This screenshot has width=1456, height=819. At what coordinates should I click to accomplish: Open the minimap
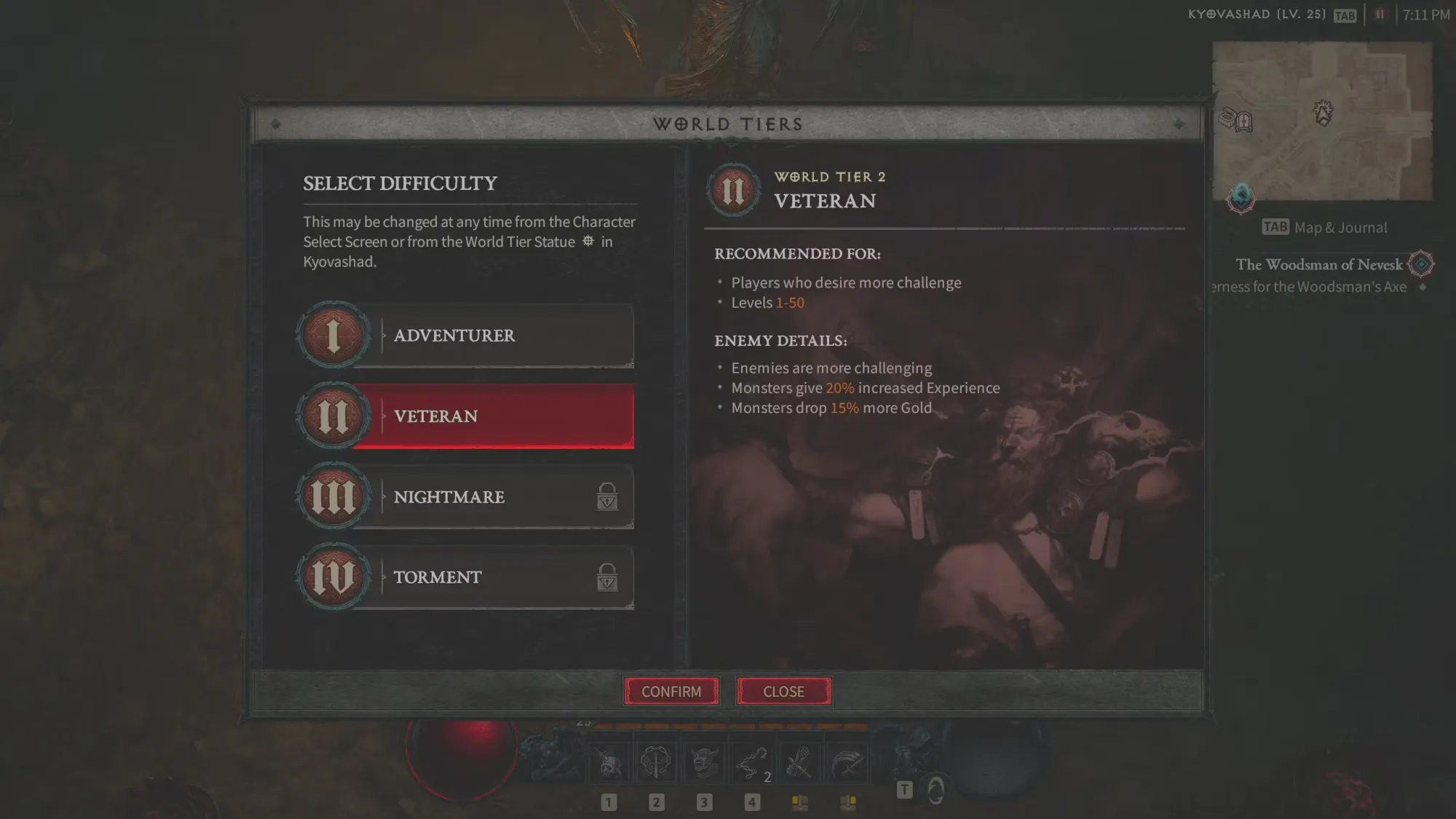click(x=1322, y=121)
